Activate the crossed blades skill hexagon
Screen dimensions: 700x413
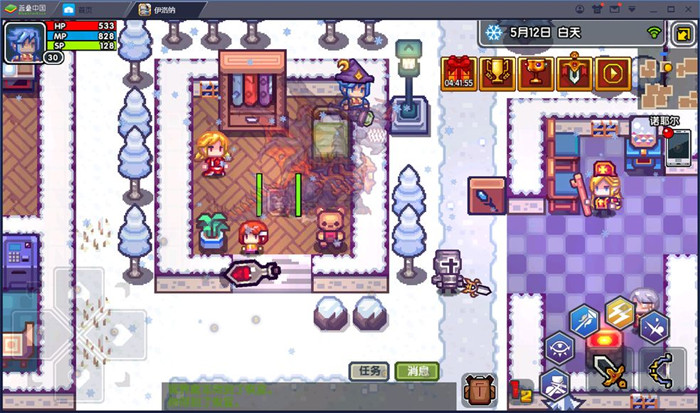click(654, 325)
